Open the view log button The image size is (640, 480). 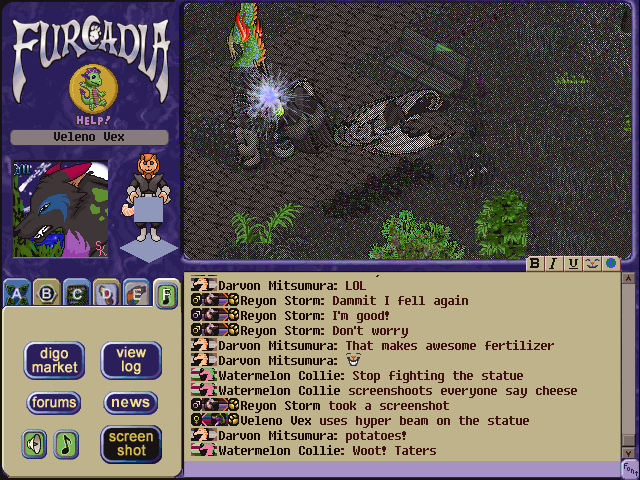click(131, 360)
